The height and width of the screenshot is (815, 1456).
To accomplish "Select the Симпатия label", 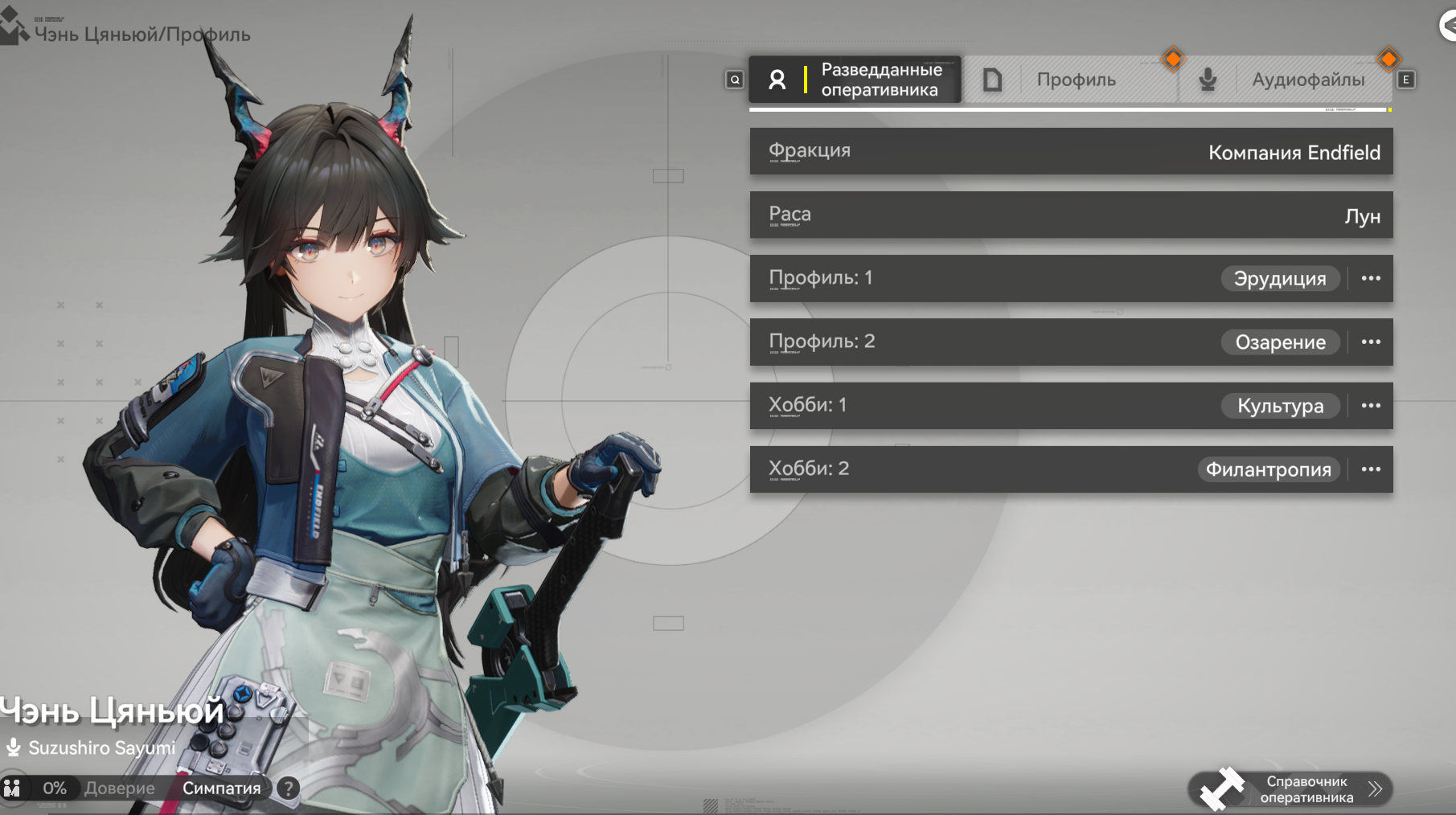I will click(x=221, y=788).
